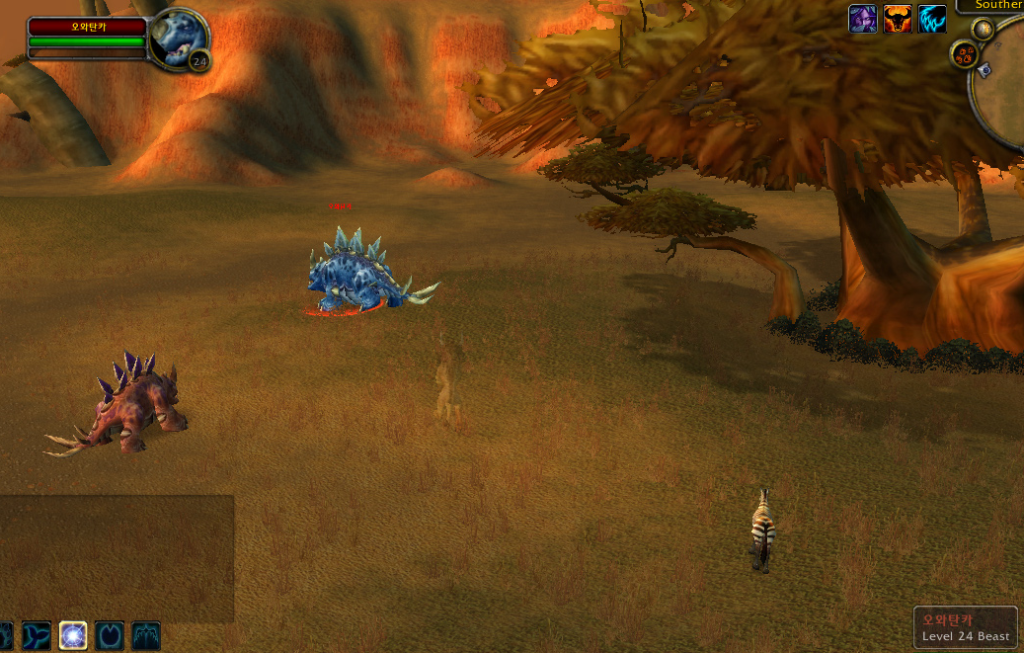
Task: Click the zone name bar above the minimap
Action: (990, 6)
